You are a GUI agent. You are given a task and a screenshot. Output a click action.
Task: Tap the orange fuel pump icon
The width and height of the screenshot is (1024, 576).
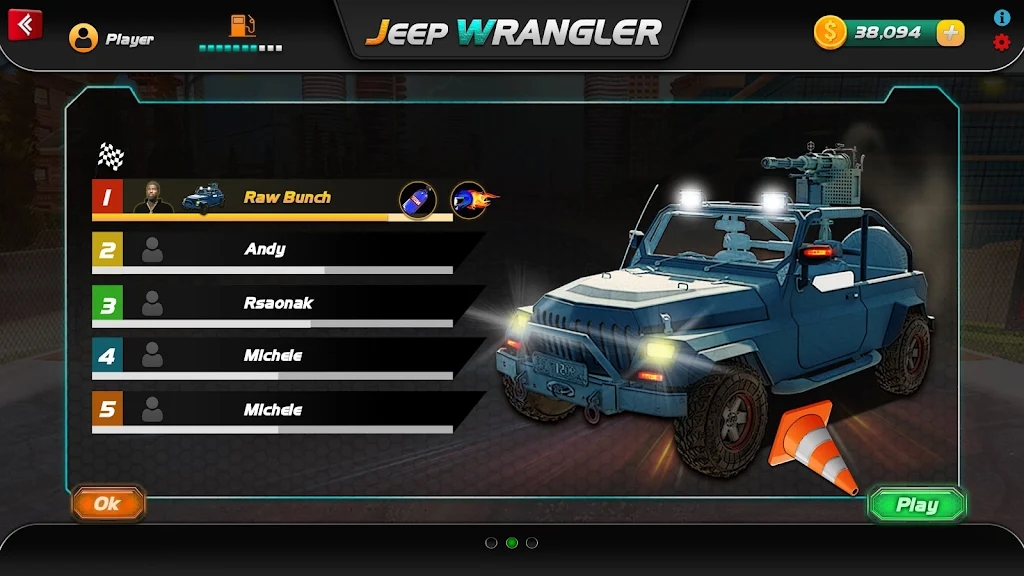coord(242,26)
